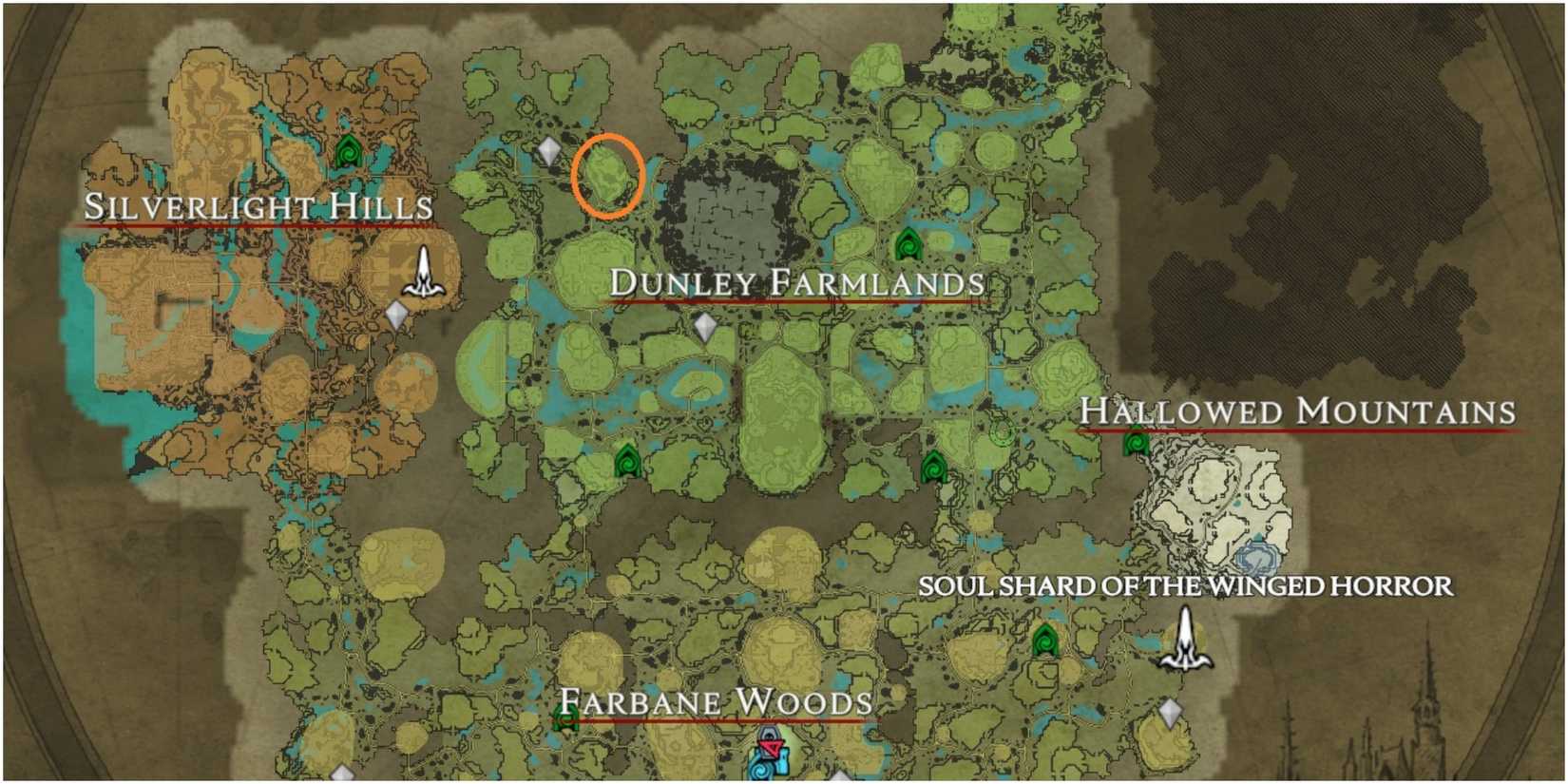Click the gray diamond near the top-left waygate
The height and width of the screenshot is (784, 1568).
click(548, 149)
